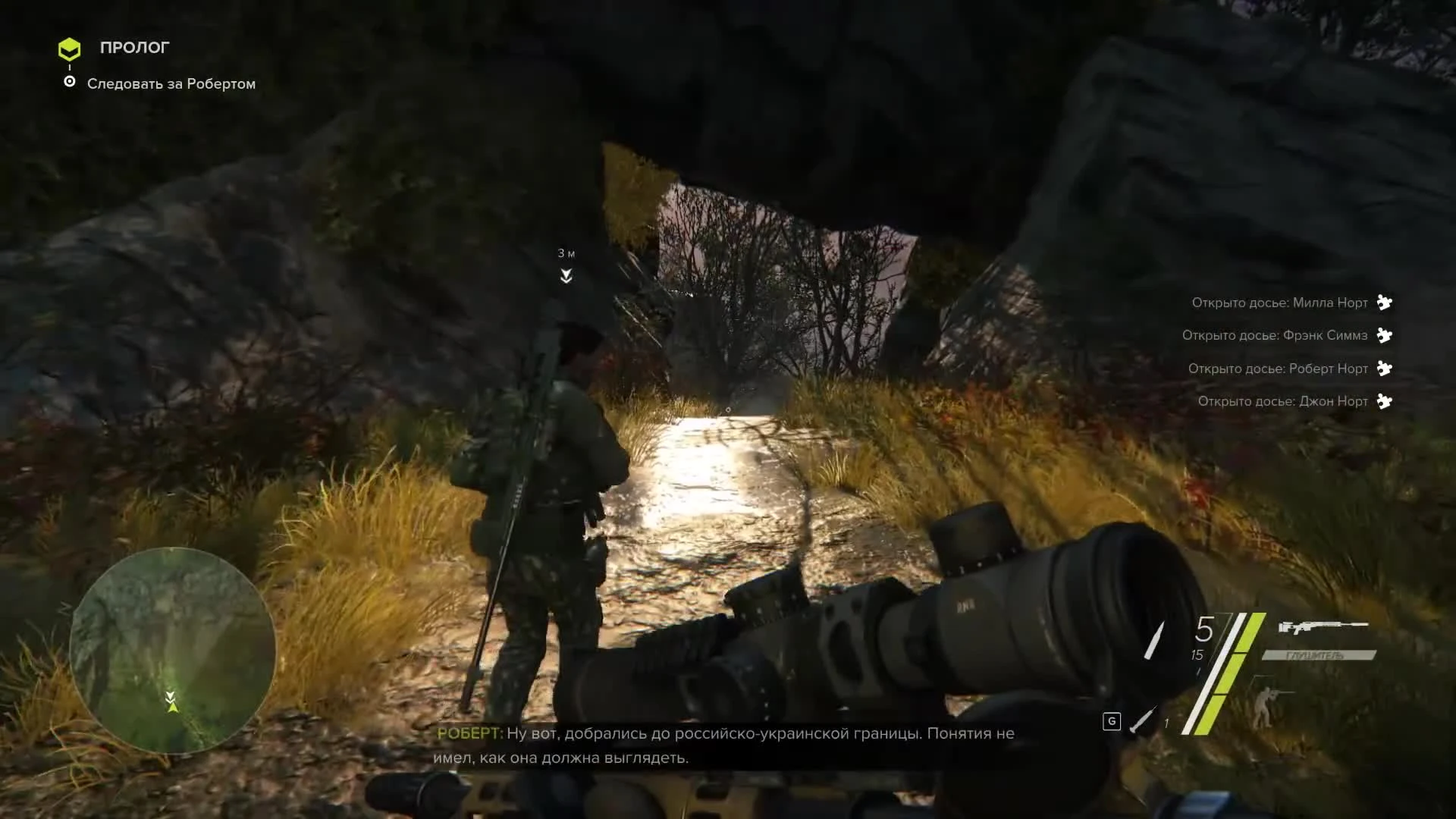The width and height of the screenshot is (1456, 819).
Task: Click the ПРОЛОГ mission title
Action: [134, 49]
